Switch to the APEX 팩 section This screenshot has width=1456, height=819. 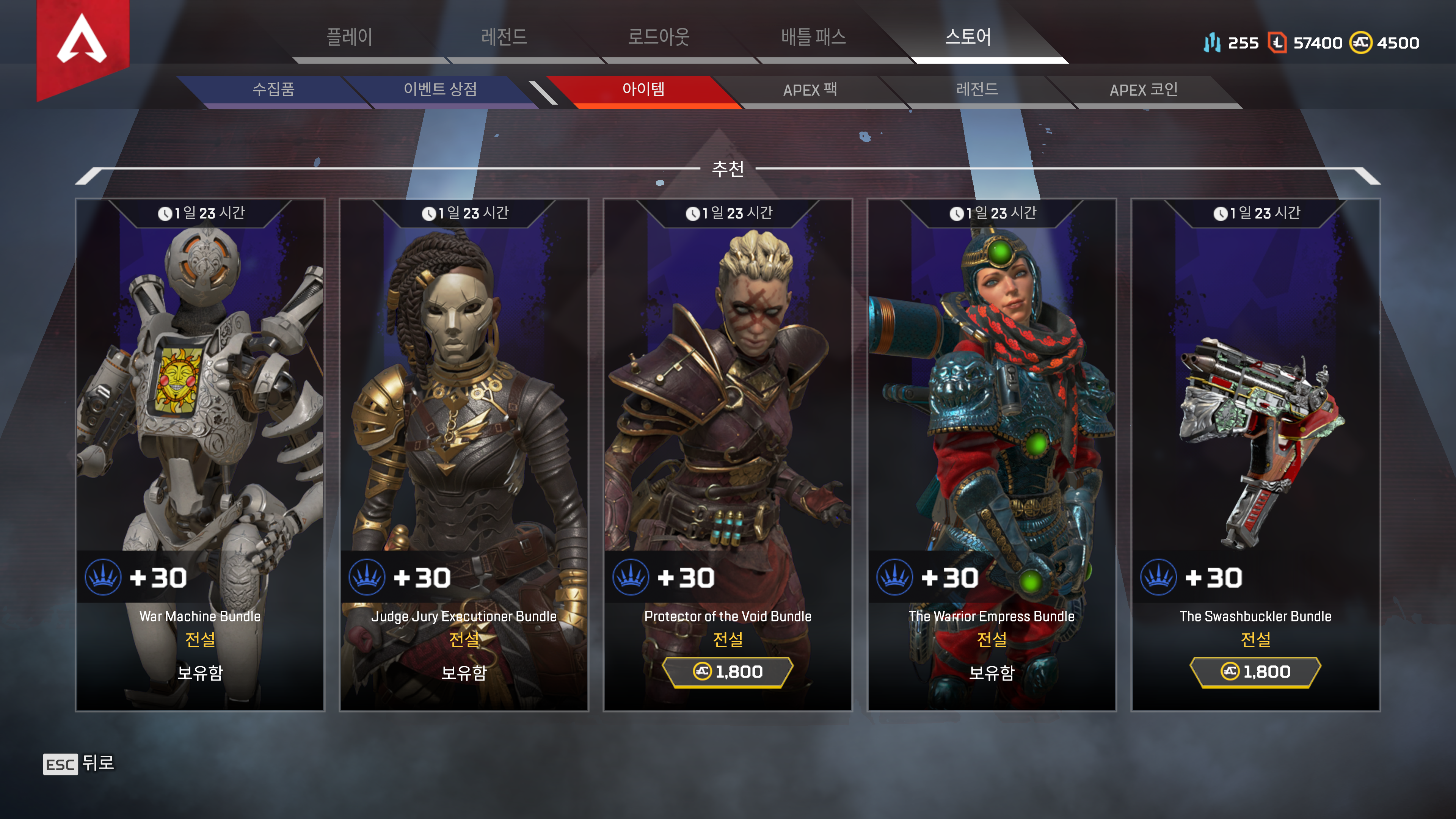810,90
